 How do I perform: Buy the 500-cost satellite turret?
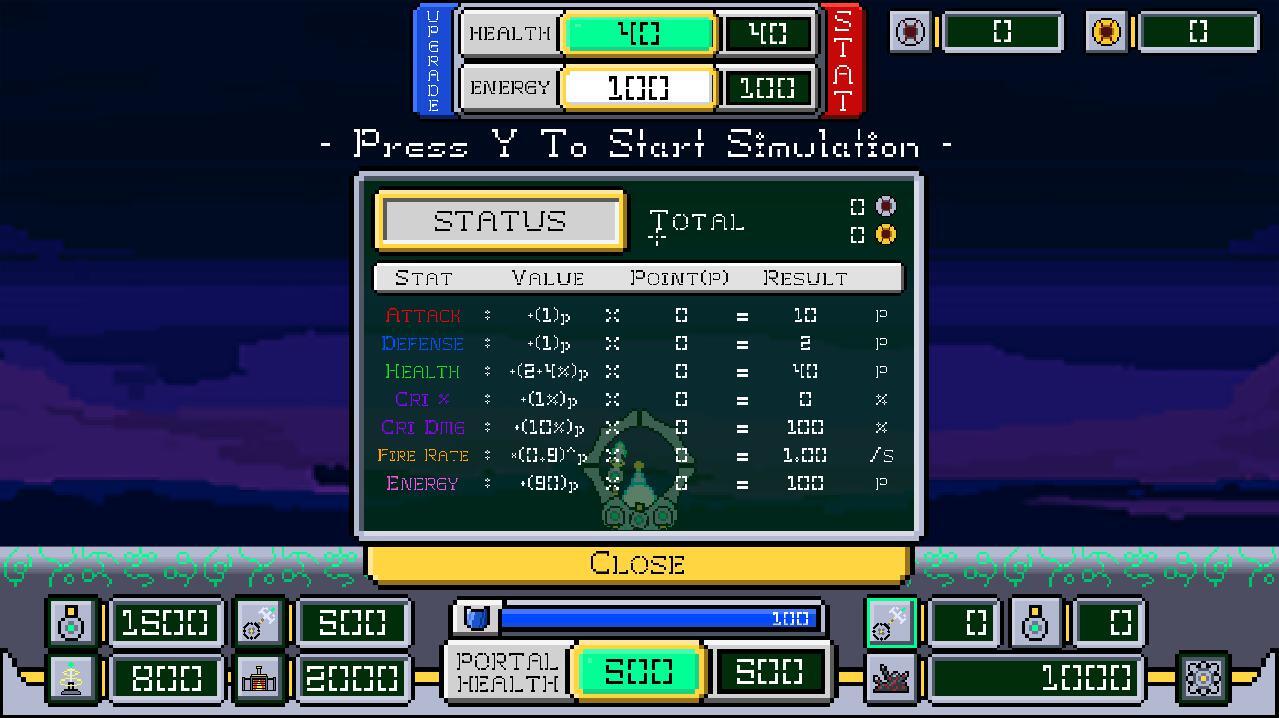260,623
